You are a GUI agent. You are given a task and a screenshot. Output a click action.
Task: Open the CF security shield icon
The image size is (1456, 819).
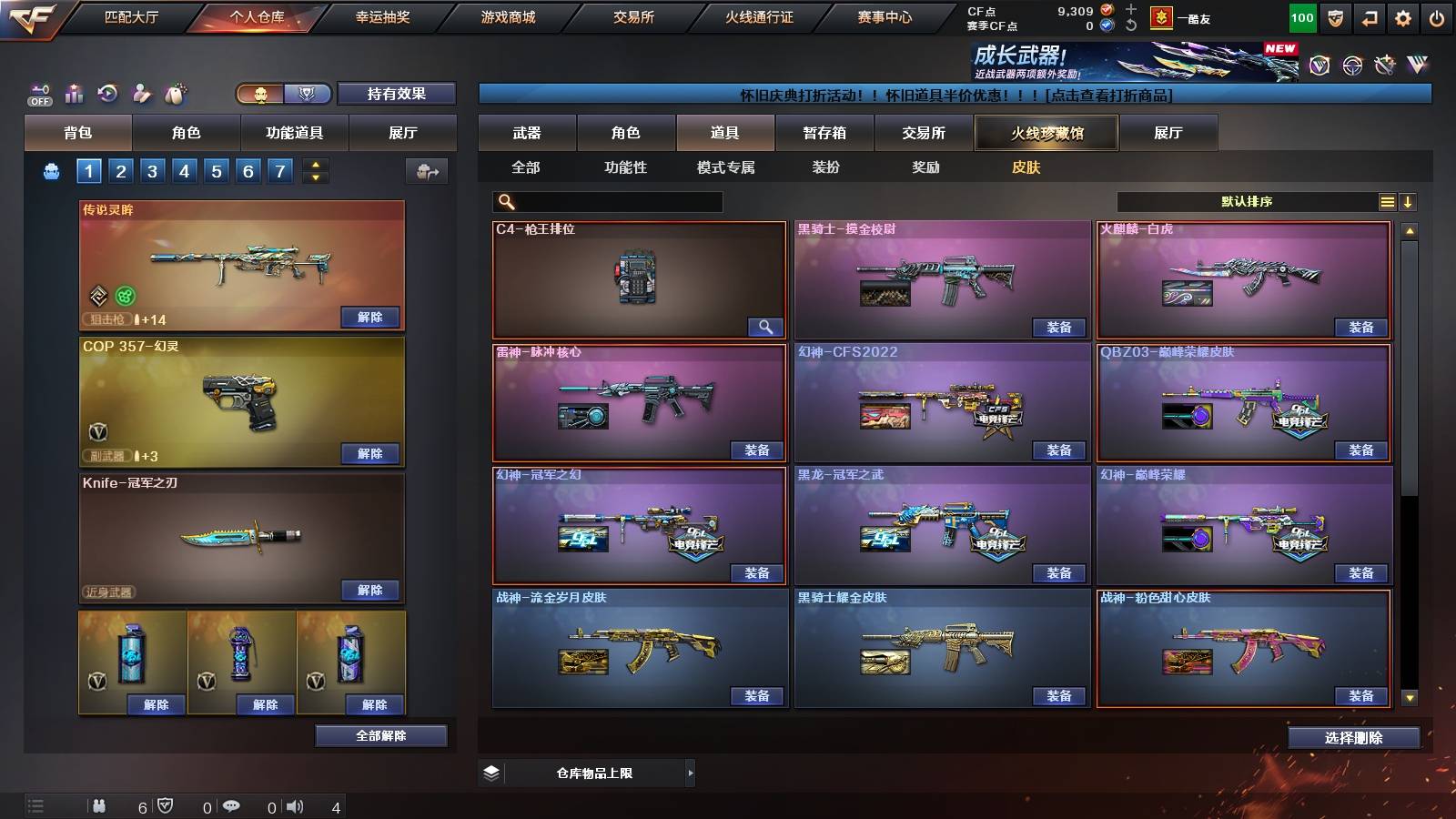[1335, 17]
